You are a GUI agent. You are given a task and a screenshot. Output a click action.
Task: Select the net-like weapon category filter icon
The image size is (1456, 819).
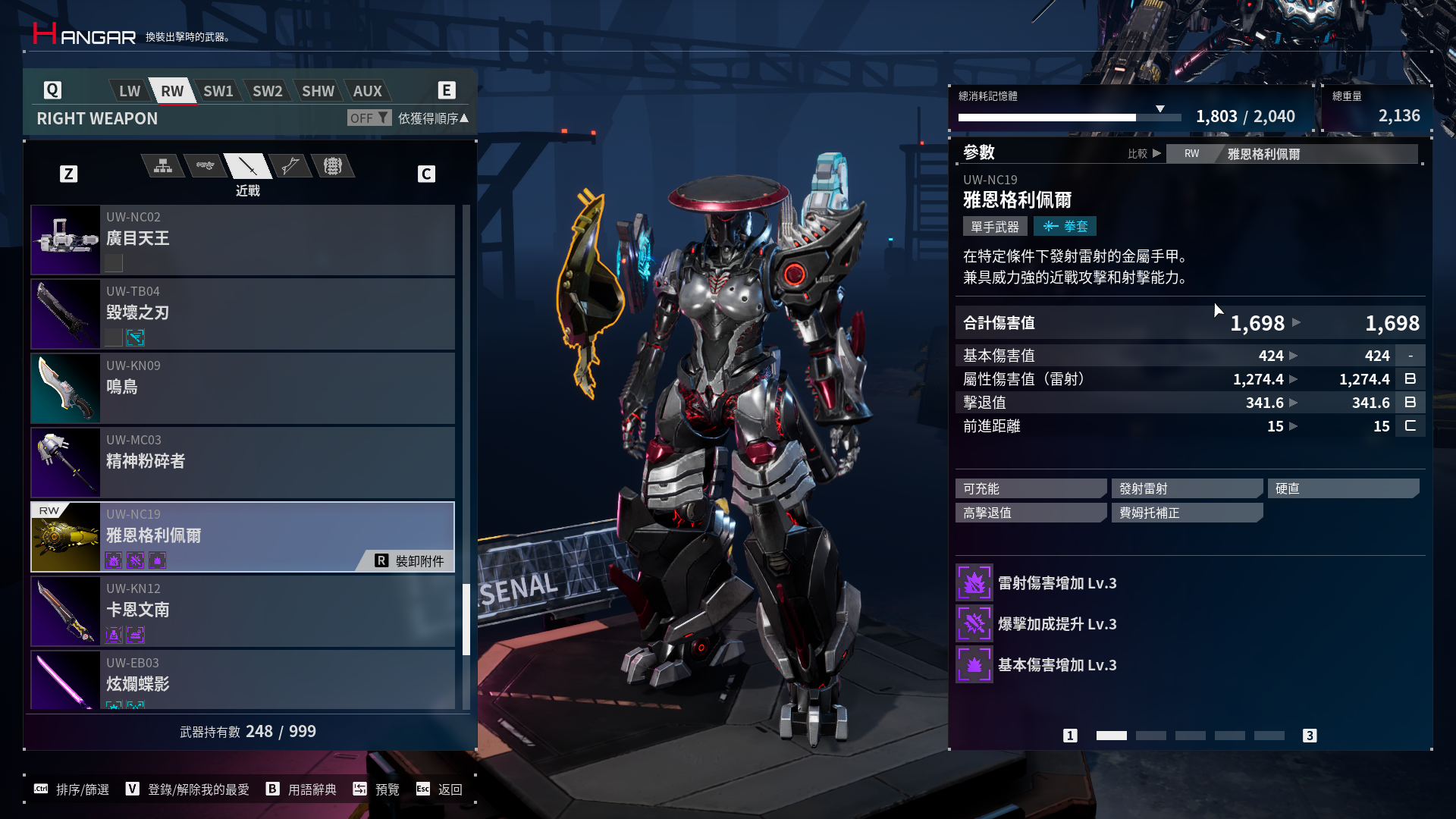coord(334,166)
